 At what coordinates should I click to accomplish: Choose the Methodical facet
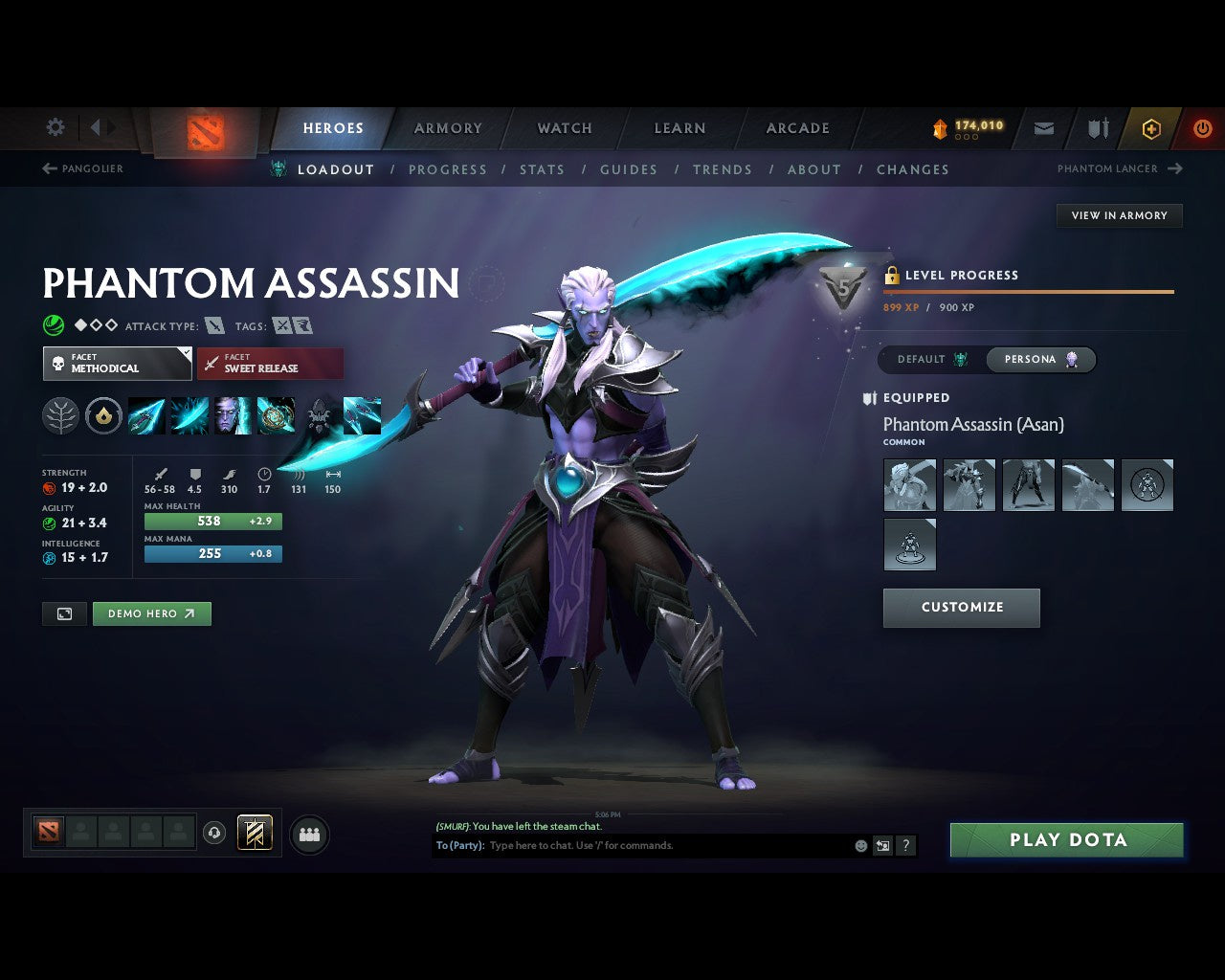pyautogui.click(x=117, y=364)
